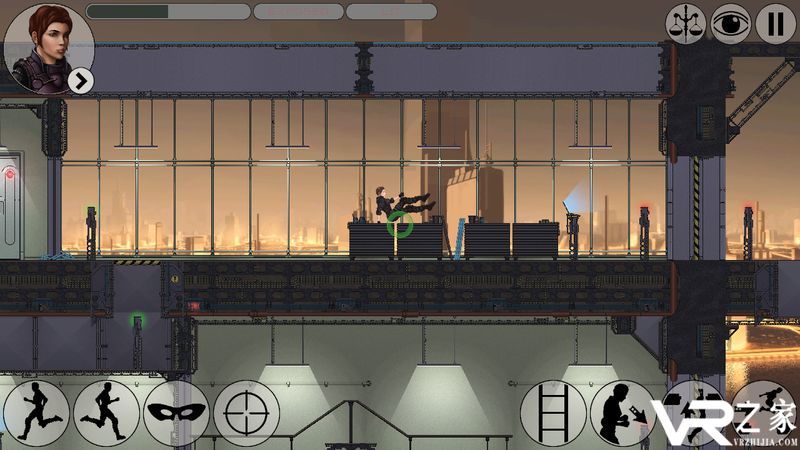Click the arrow beside the character portrait
This screenshot has height=450, width=800.
pyautogui.click(x=82, y=81)
